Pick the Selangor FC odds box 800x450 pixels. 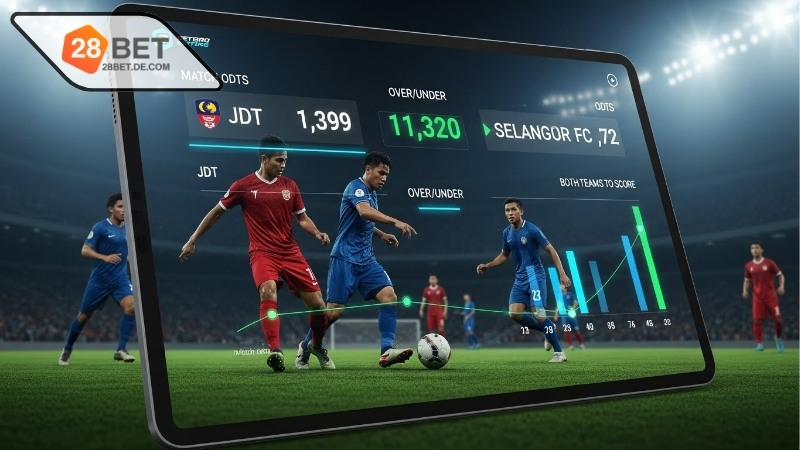[x=551, y=132]
